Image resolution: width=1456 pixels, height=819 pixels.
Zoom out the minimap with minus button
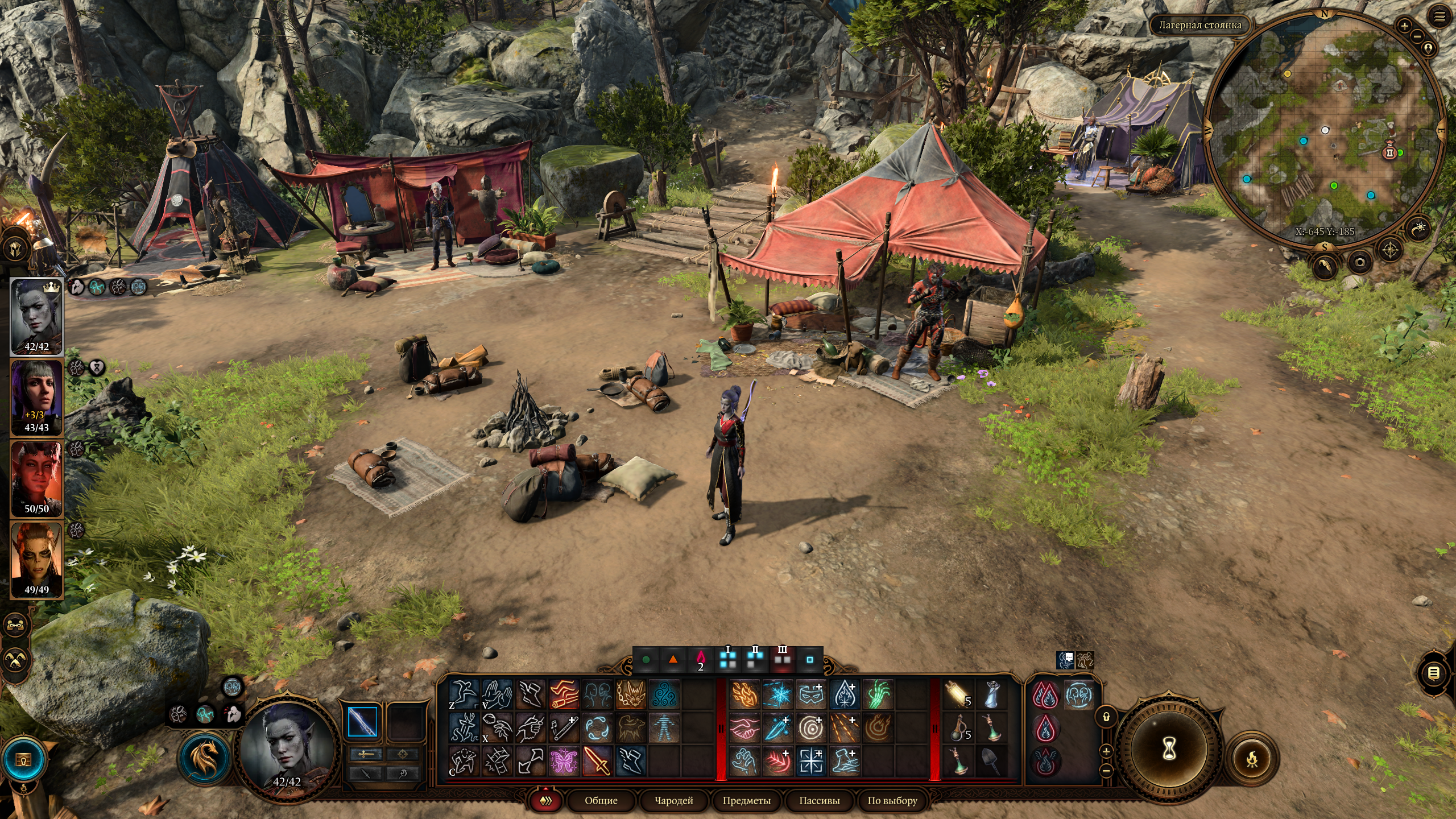tap(1417, 36)
